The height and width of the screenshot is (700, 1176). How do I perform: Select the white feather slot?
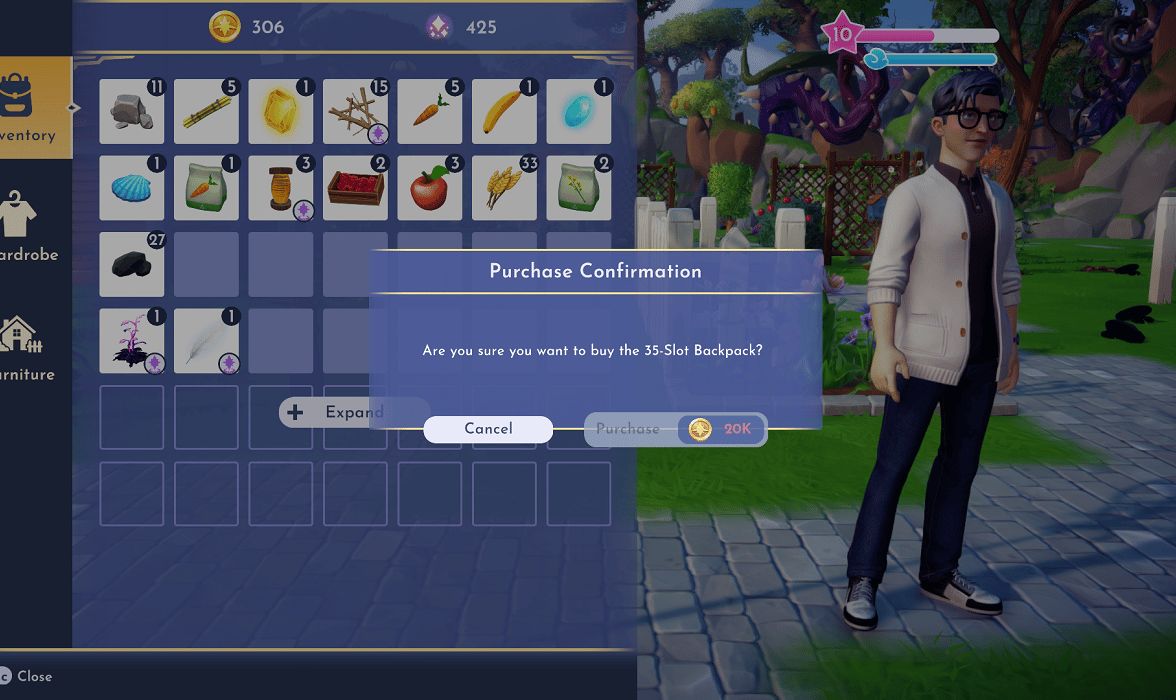(206, 341)
